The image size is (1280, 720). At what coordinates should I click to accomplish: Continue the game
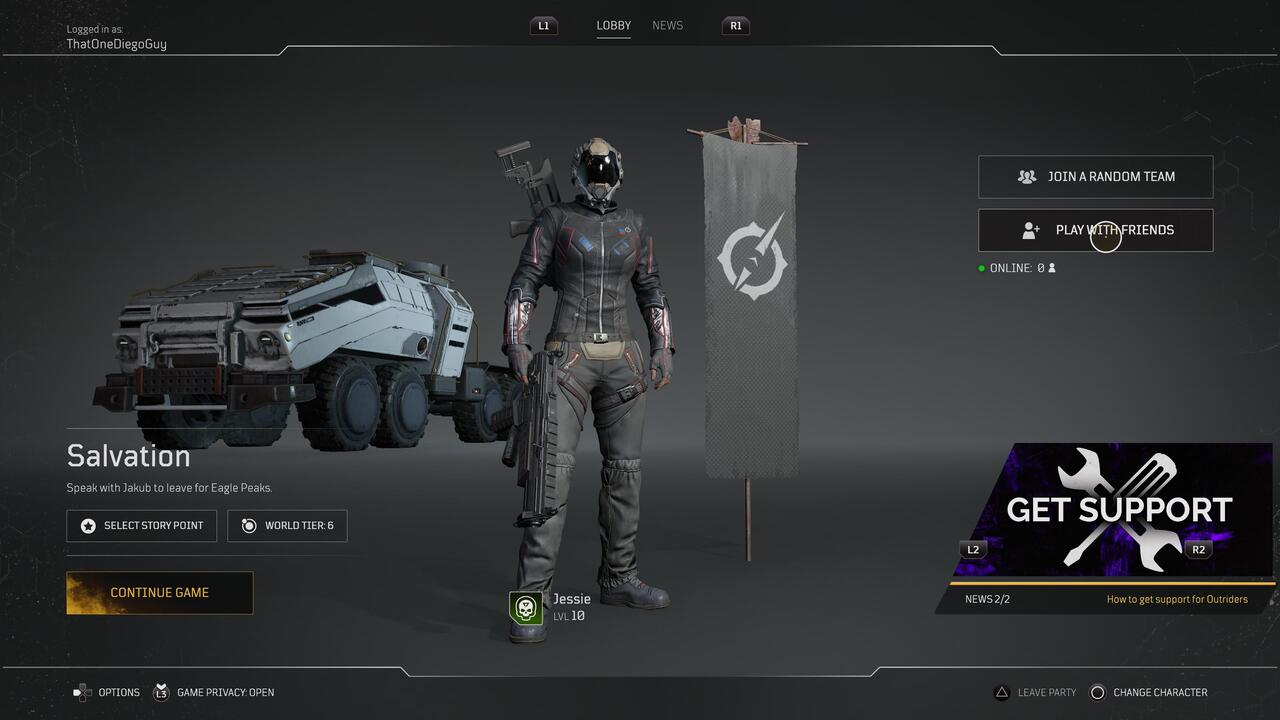pos(160,593)
